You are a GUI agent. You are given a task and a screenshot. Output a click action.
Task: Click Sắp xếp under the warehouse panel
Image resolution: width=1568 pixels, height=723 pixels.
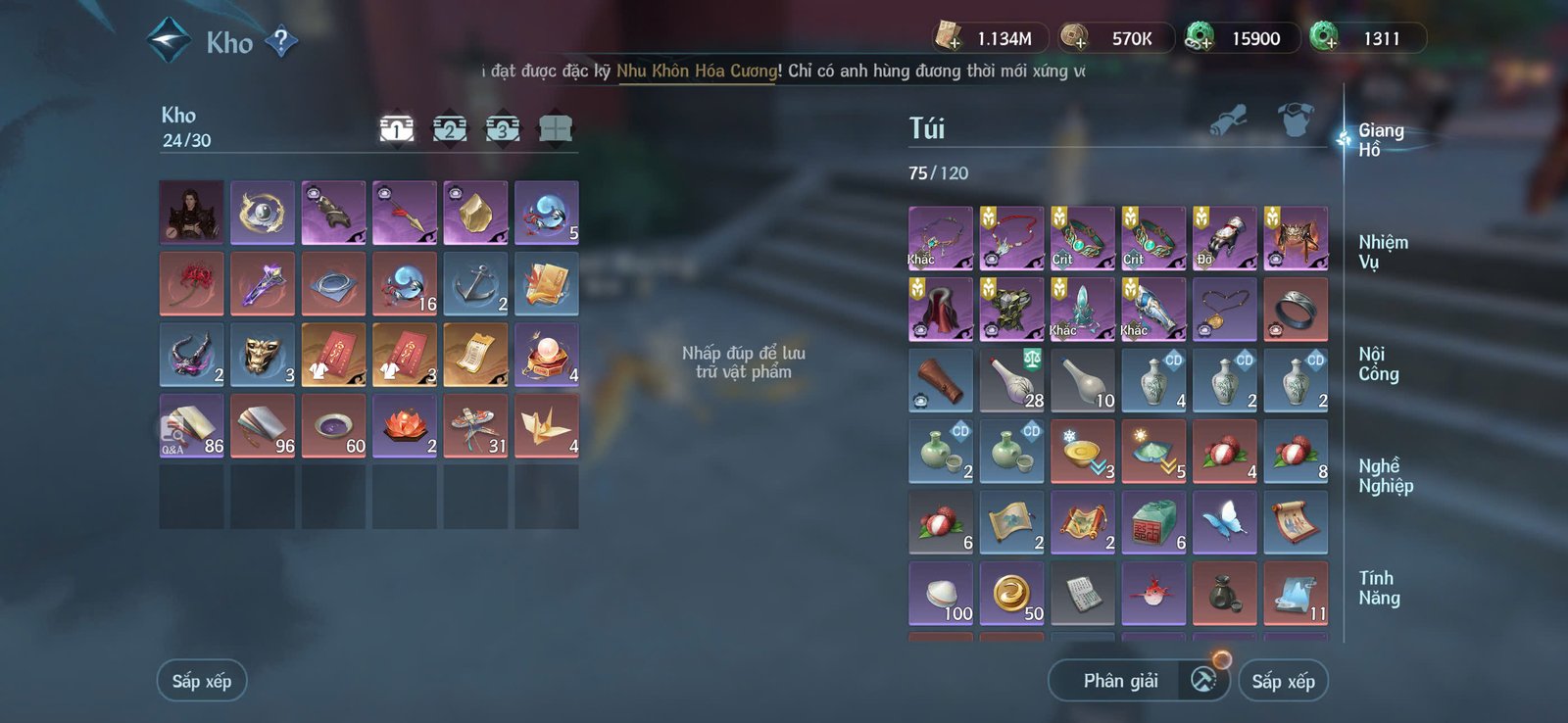[202, 680]
